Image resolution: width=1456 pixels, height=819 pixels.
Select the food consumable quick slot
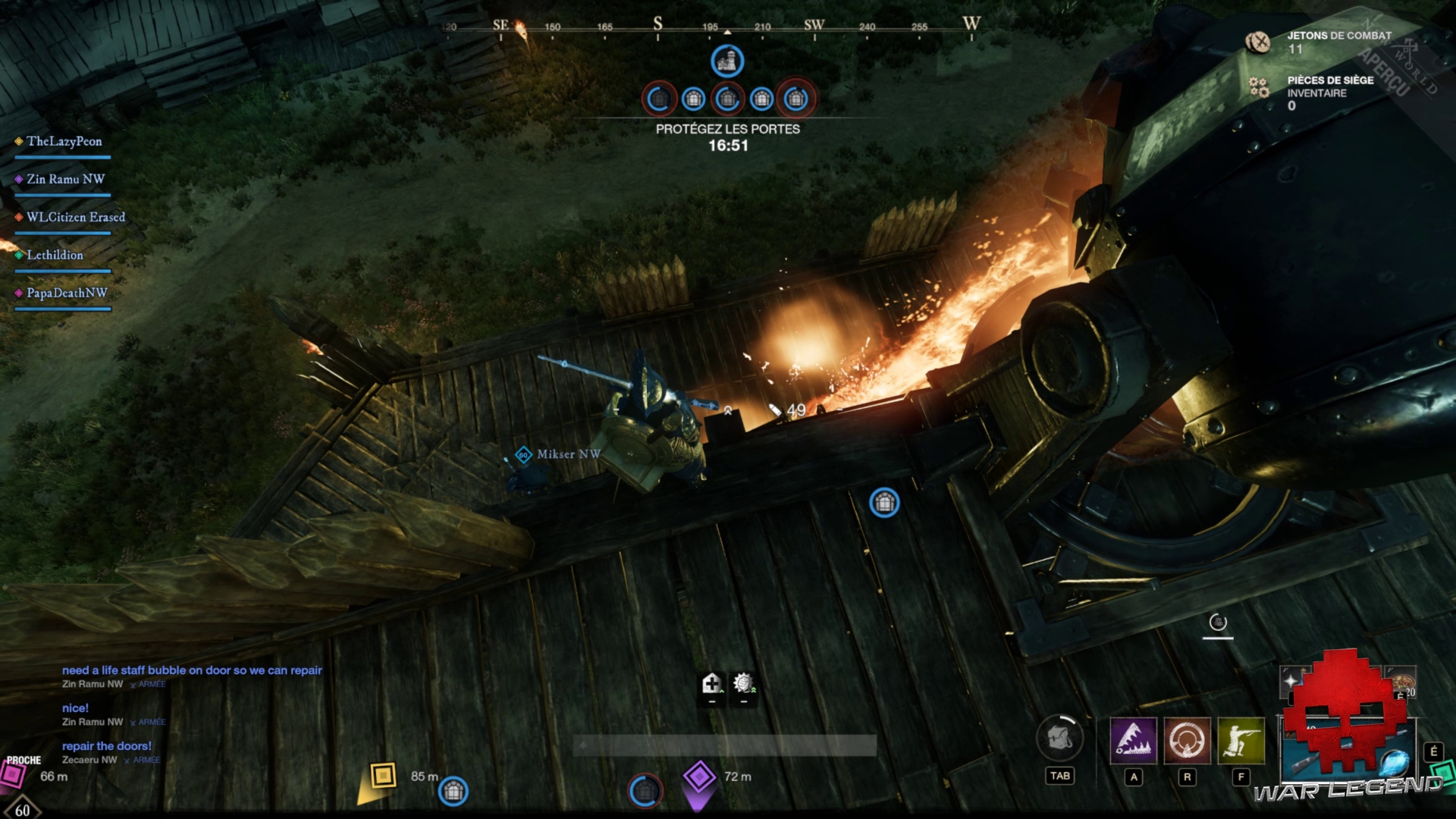click(1400, 681)
